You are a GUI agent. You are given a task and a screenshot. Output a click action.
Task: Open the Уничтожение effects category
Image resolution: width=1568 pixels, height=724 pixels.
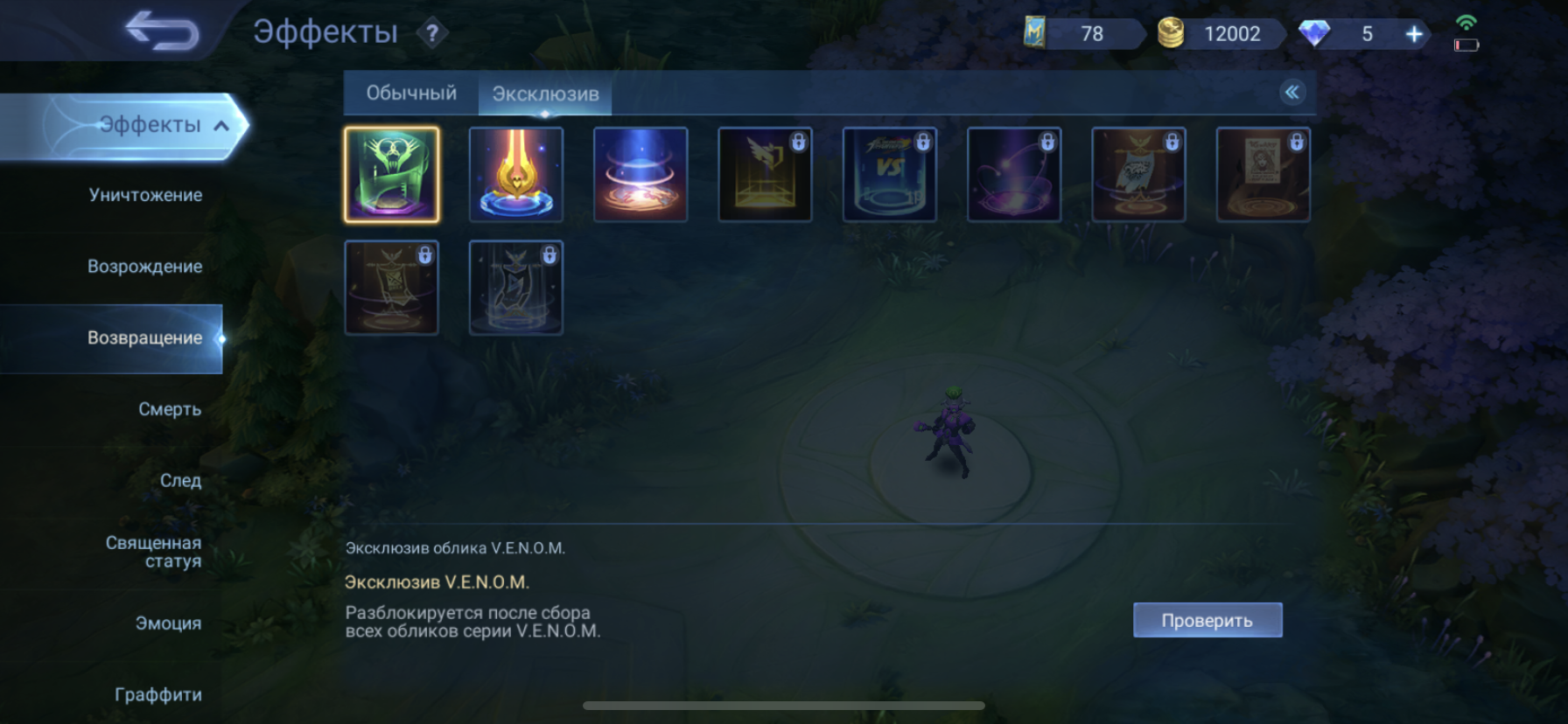[x=145, y=195]
